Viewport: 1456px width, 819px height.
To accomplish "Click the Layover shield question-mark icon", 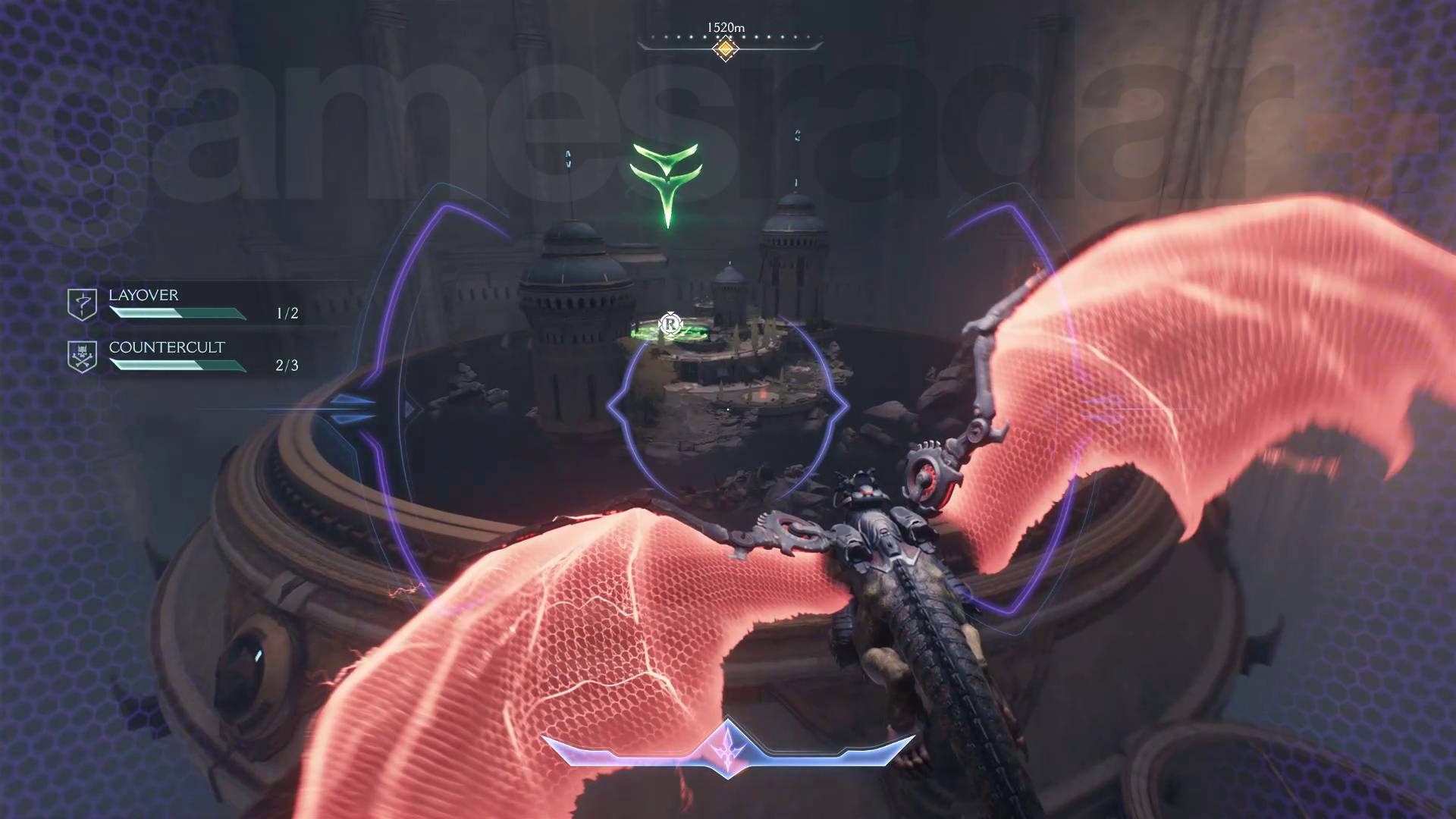I will (x=82, y=304).
